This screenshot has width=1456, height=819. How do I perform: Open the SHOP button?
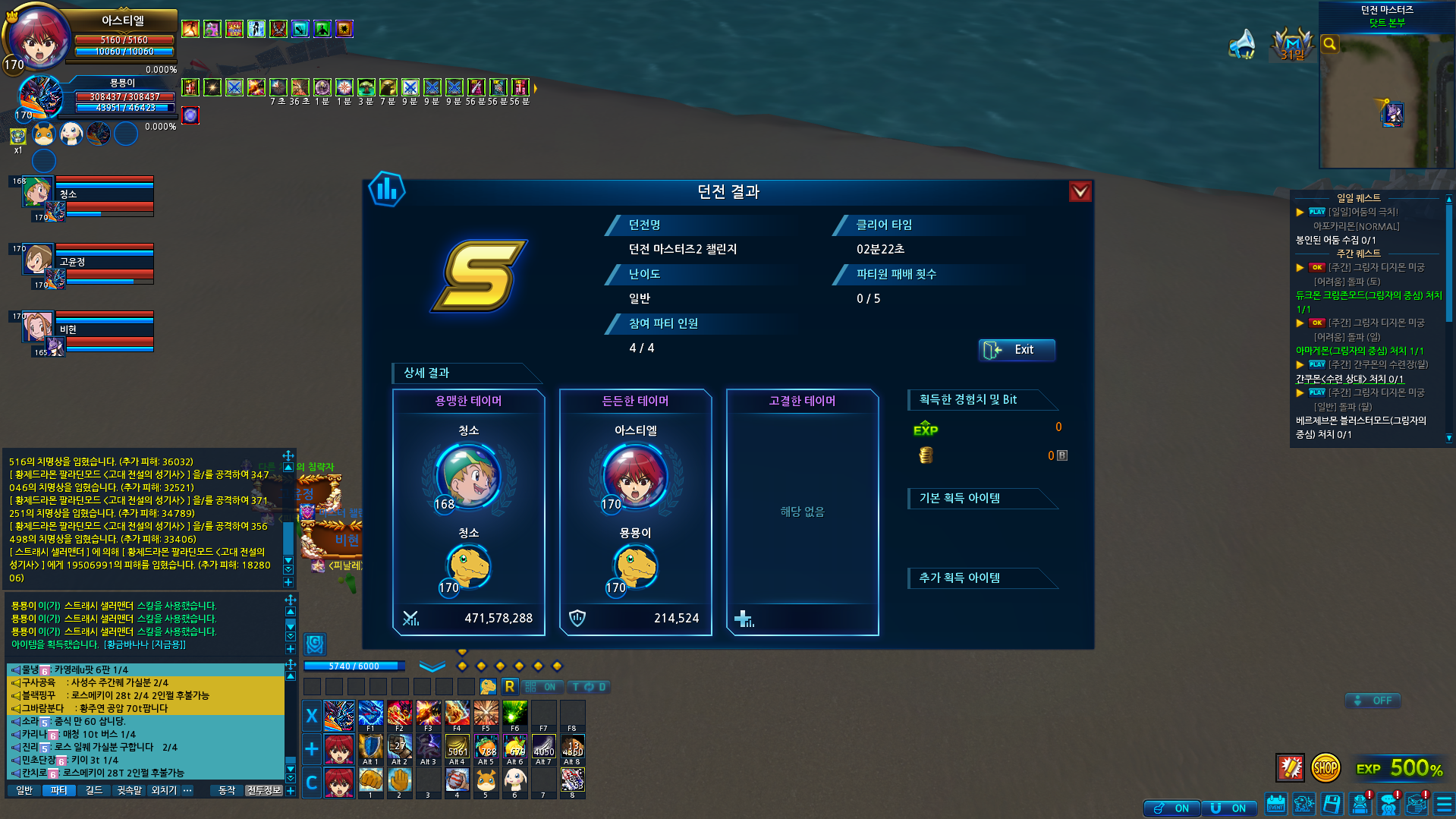[1325, 768]
